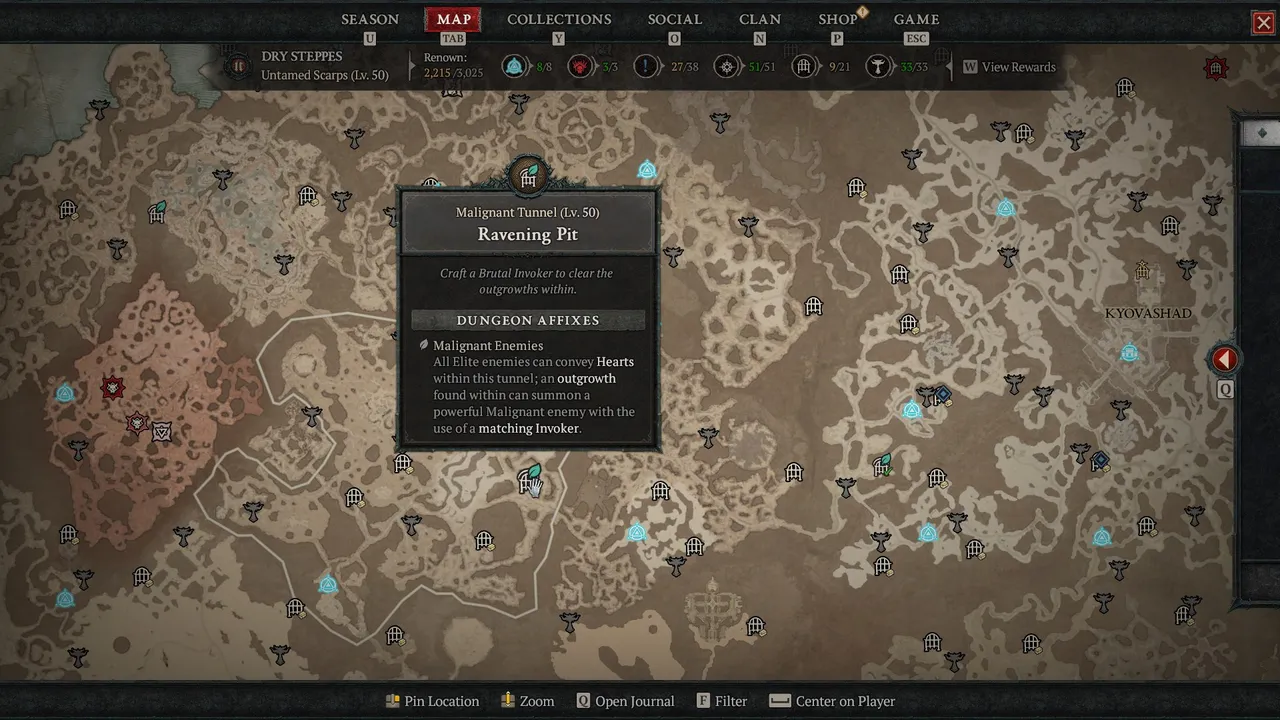Select the Ravening Pit malignant tunnel marker

pos(529,482)
